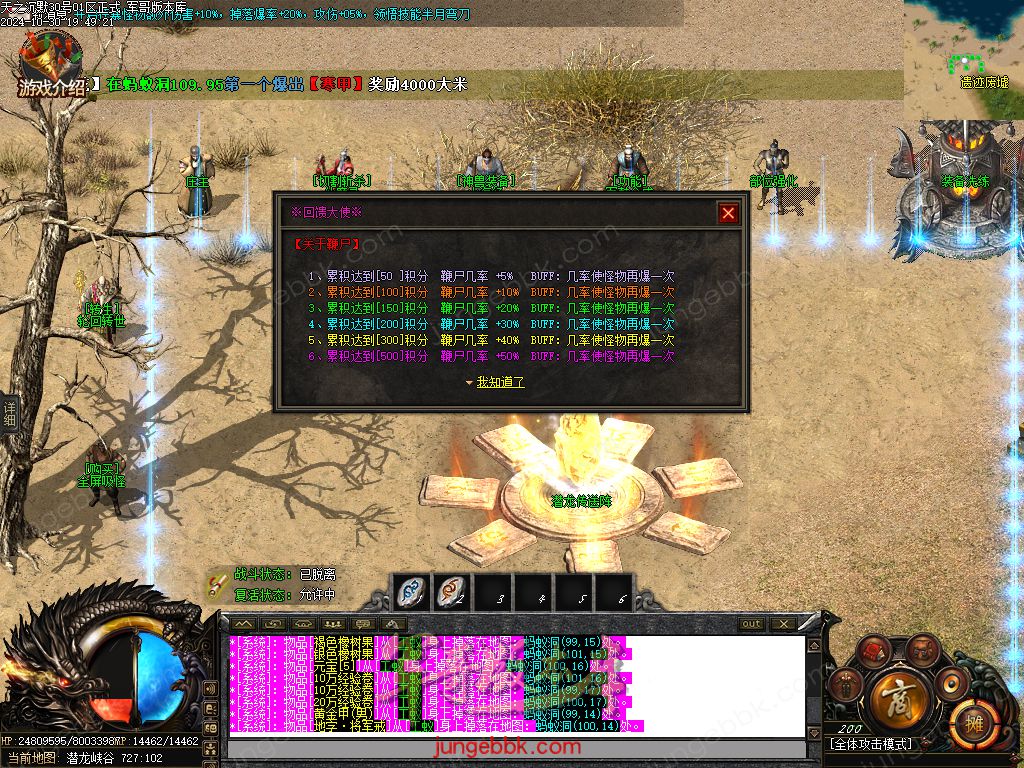Click the scroll icon beside the battle status
Image resolution: width=1024 pixels, height=768 pixels.
217,584
